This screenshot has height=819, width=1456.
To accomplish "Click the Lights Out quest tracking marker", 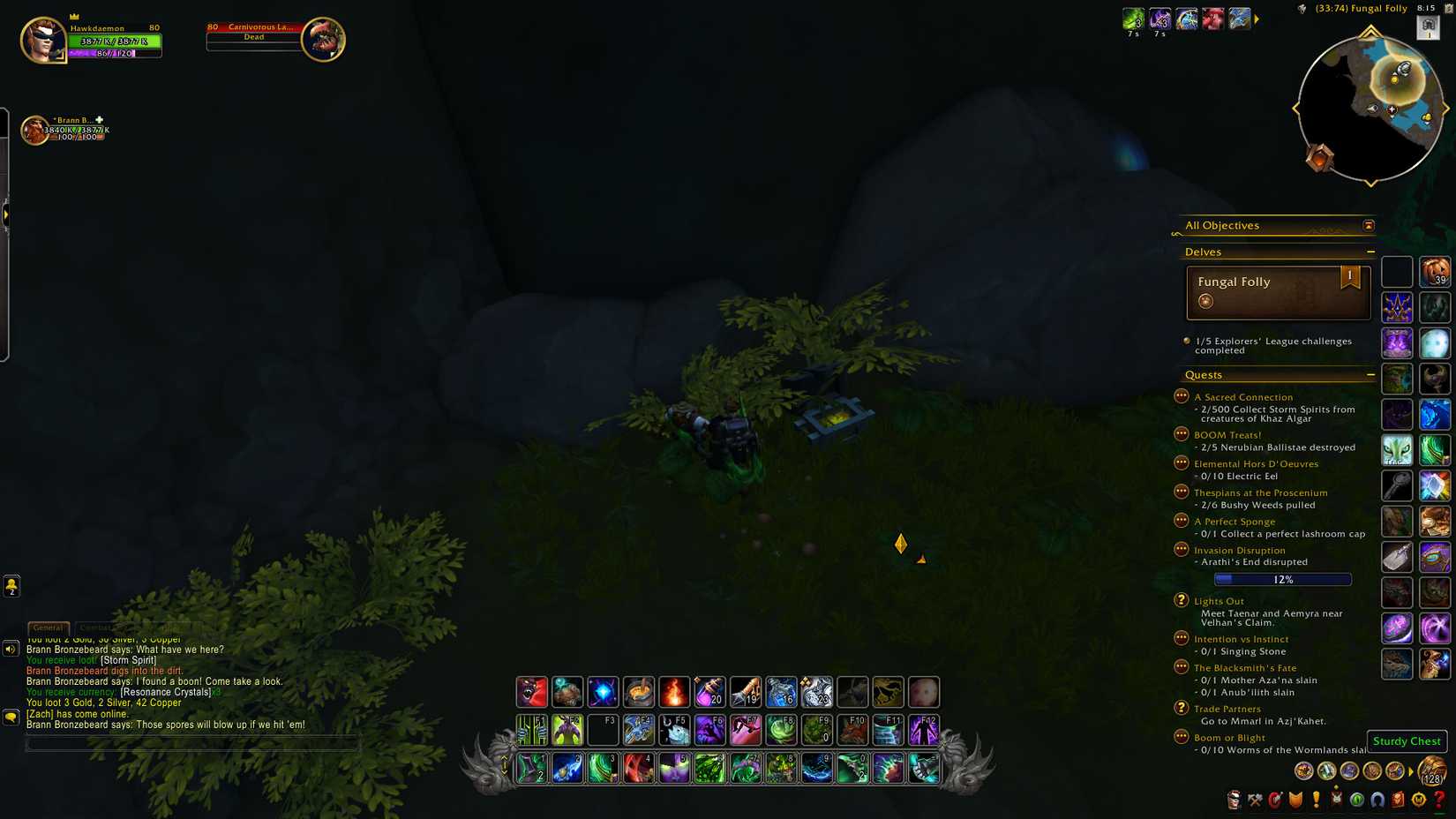I will point(1182,601).
